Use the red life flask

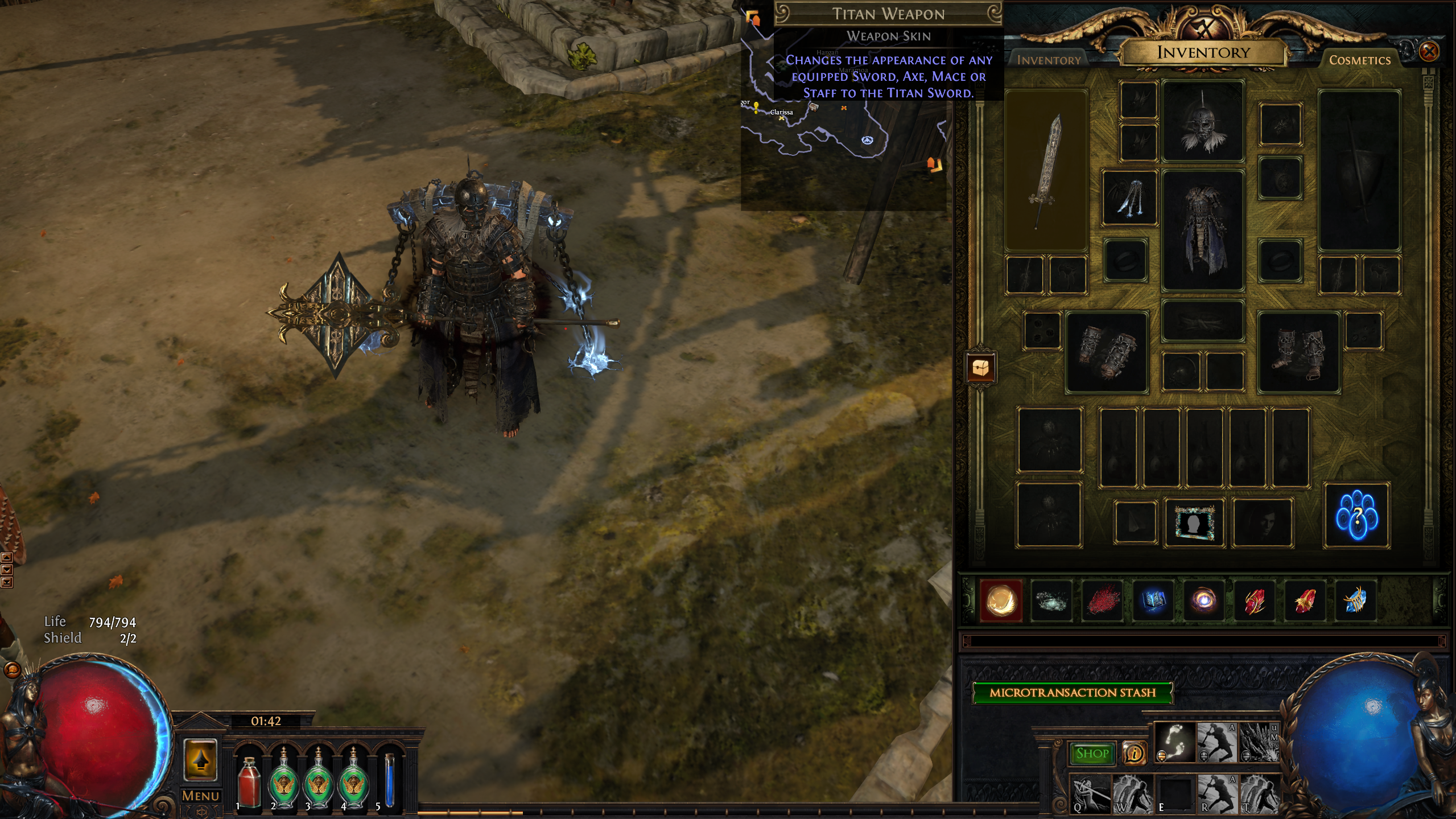249,783
